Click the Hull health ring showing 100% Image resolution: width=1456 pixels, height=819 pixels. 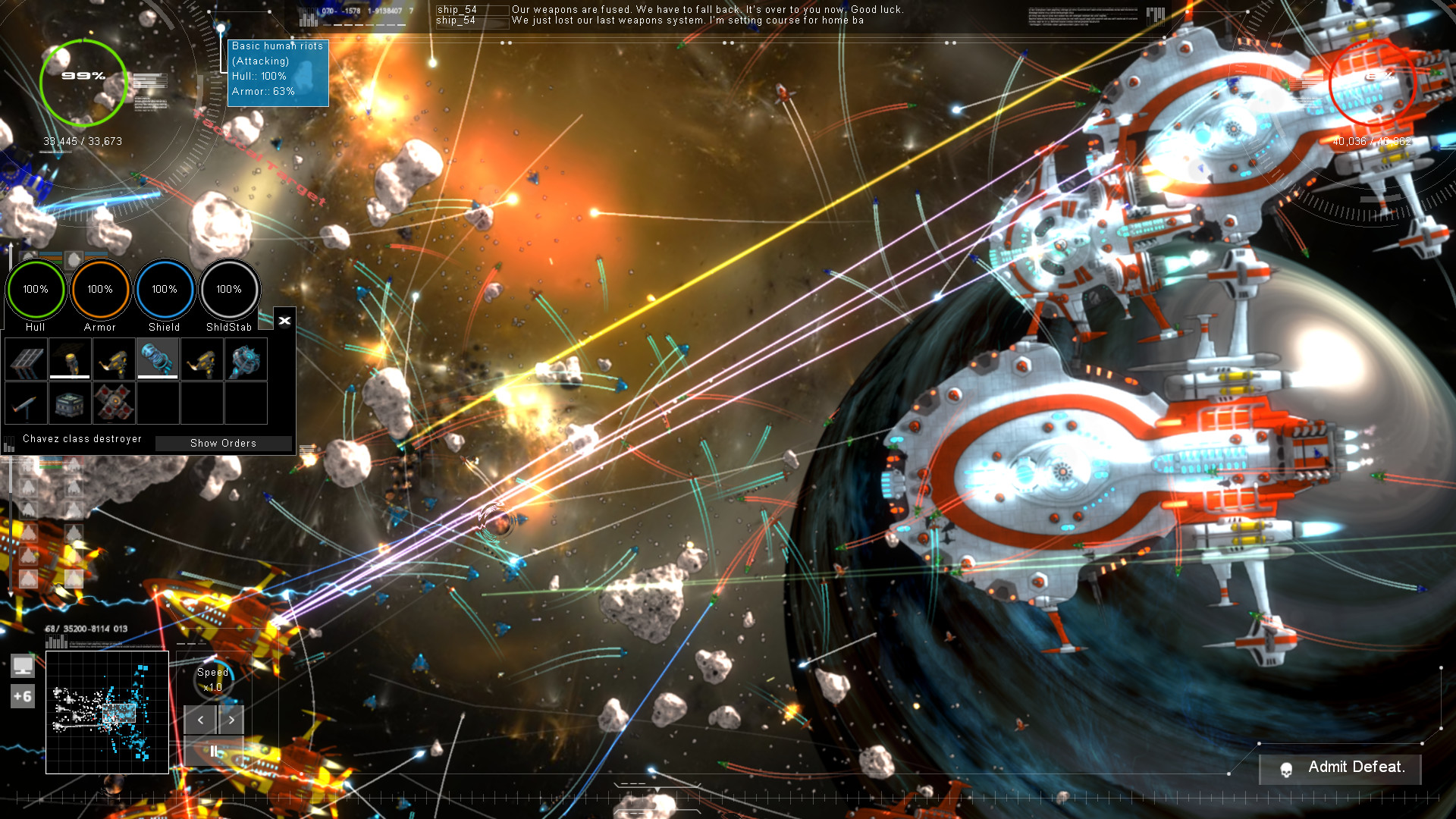(35, 289)
